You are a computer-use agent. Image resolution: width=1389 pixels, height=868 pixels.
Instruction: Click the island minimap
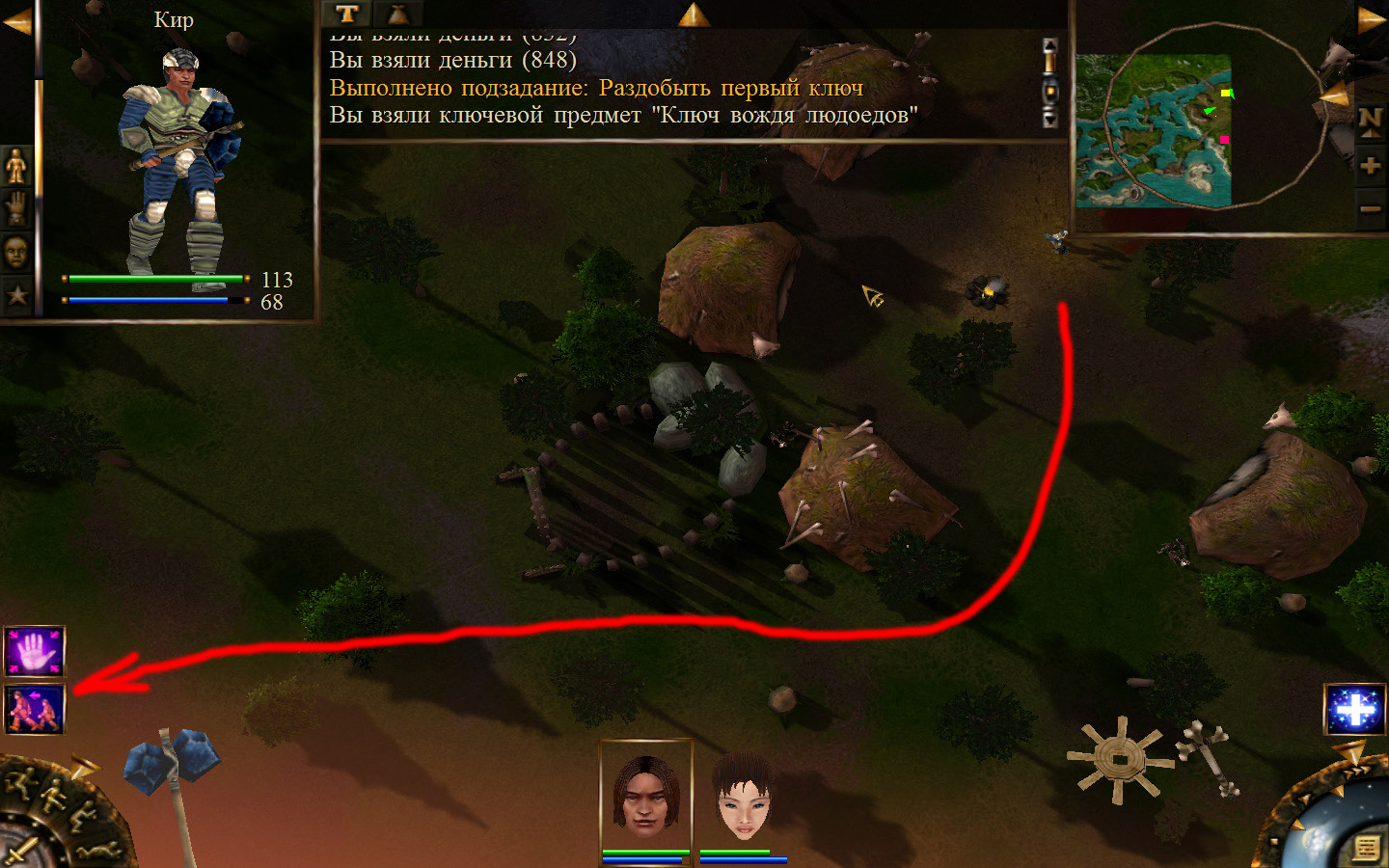[x=1153, y=130]
